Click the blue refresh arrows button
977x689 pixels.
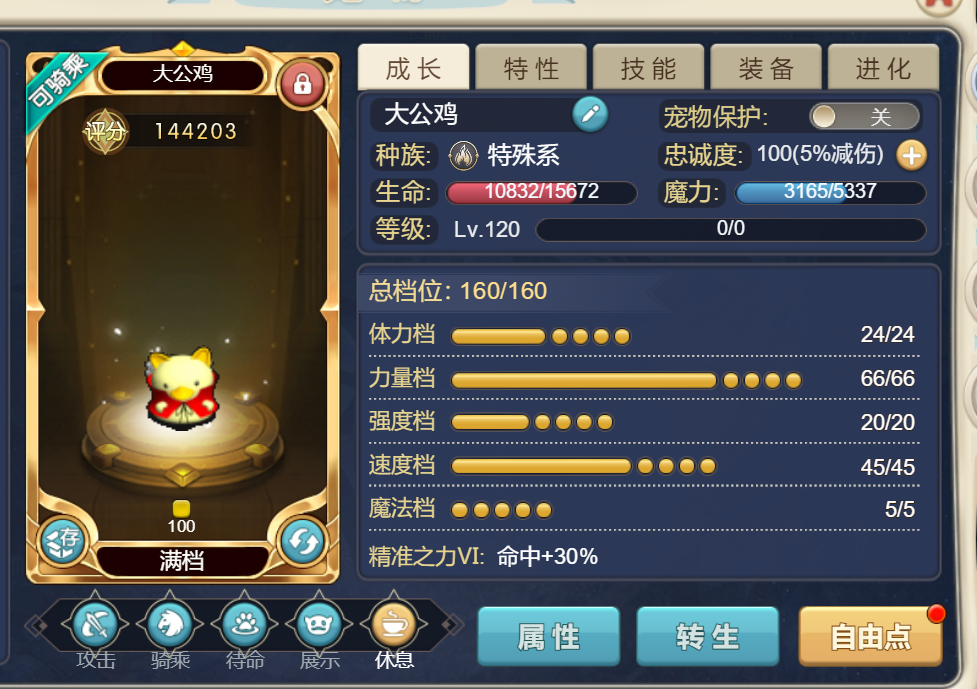pyautogui.click(x=301, y=541)
